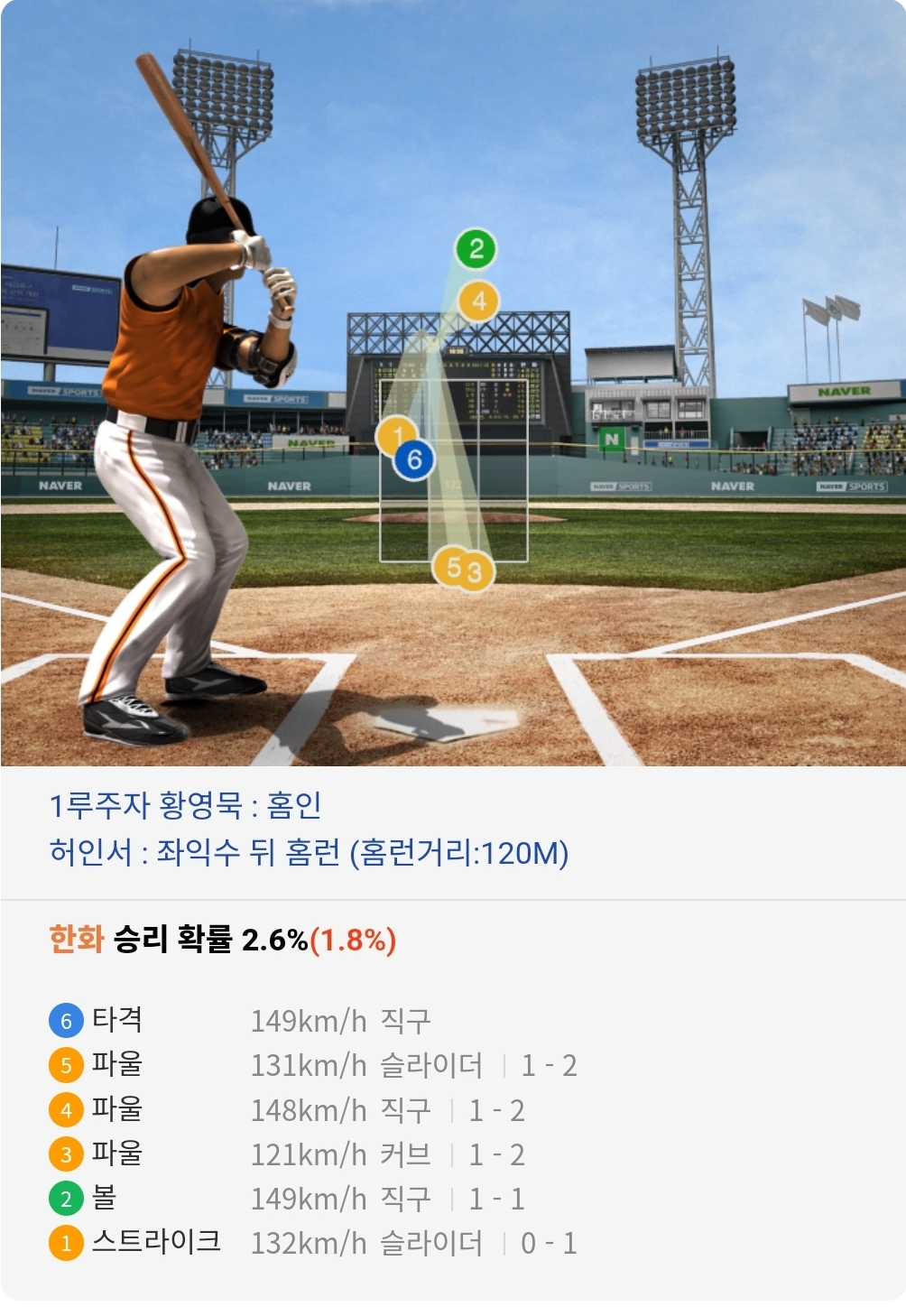
Task: Select the green pitch 2 marker above the strike zone
Action: pos(476,248)
